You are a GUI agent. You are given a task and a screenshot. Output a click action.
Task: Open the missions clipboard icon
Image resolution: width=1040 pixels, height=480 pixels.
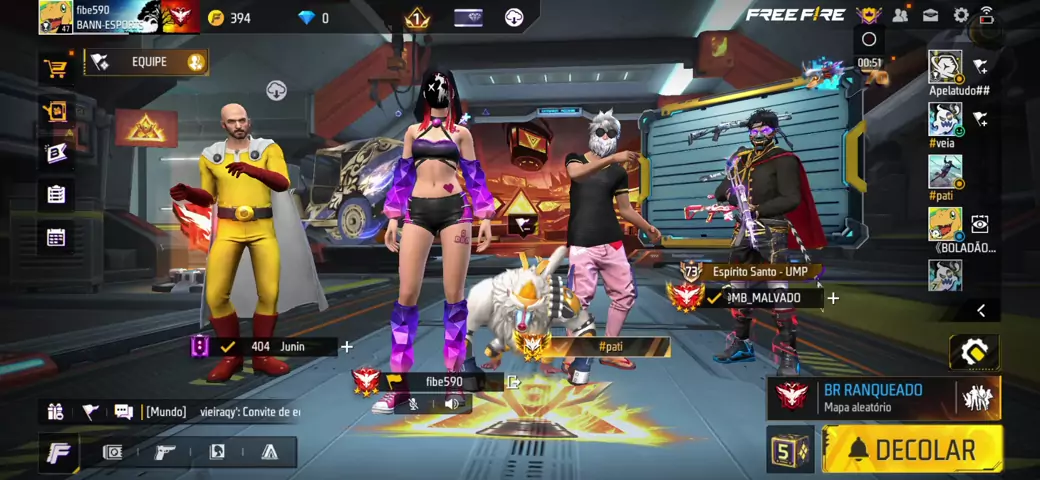pos(56,194)
